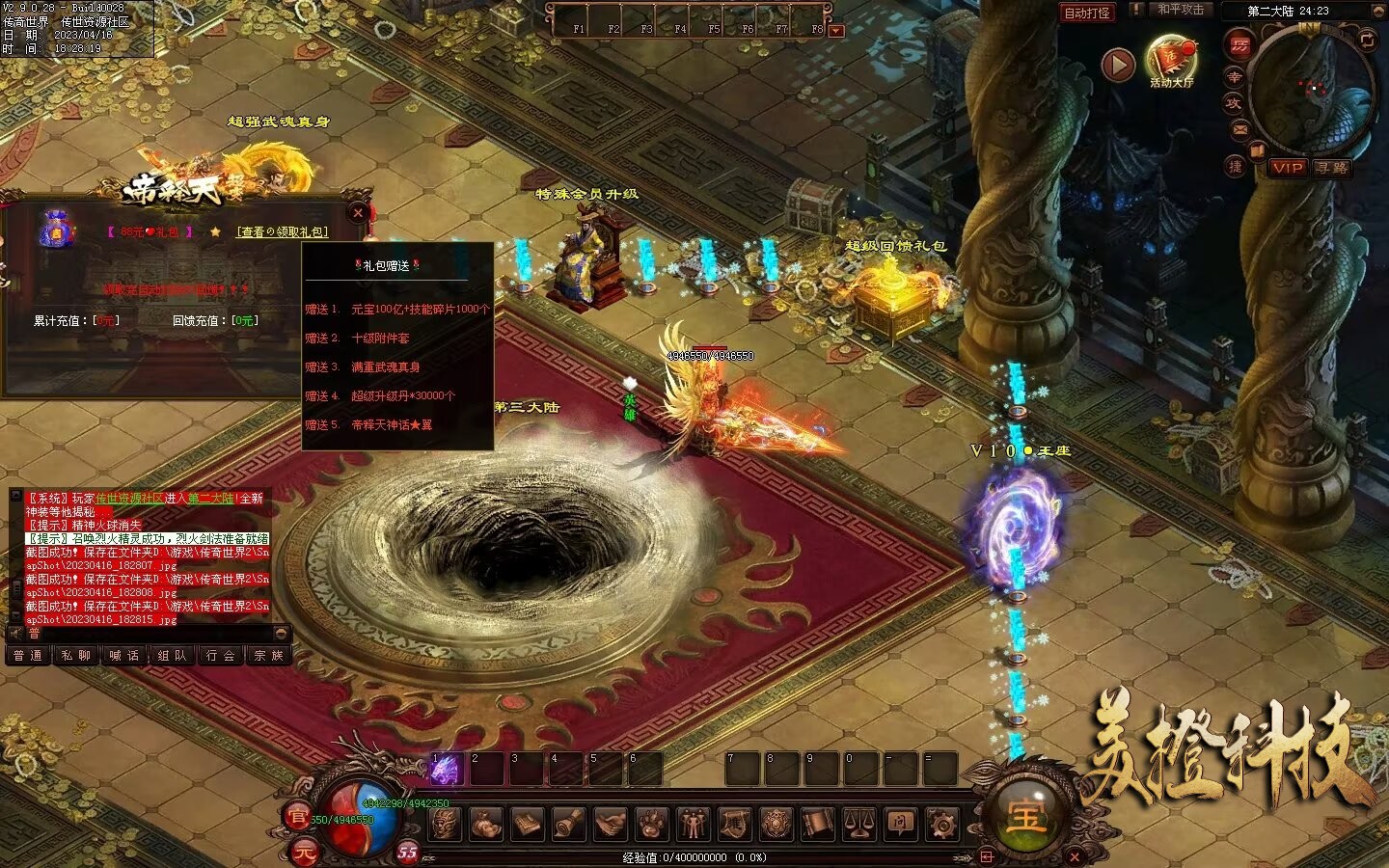Toggle 自动打怪 auto-battle button
The width and height of the screenshot is (1389, 868).
(x=1087, y=13)
